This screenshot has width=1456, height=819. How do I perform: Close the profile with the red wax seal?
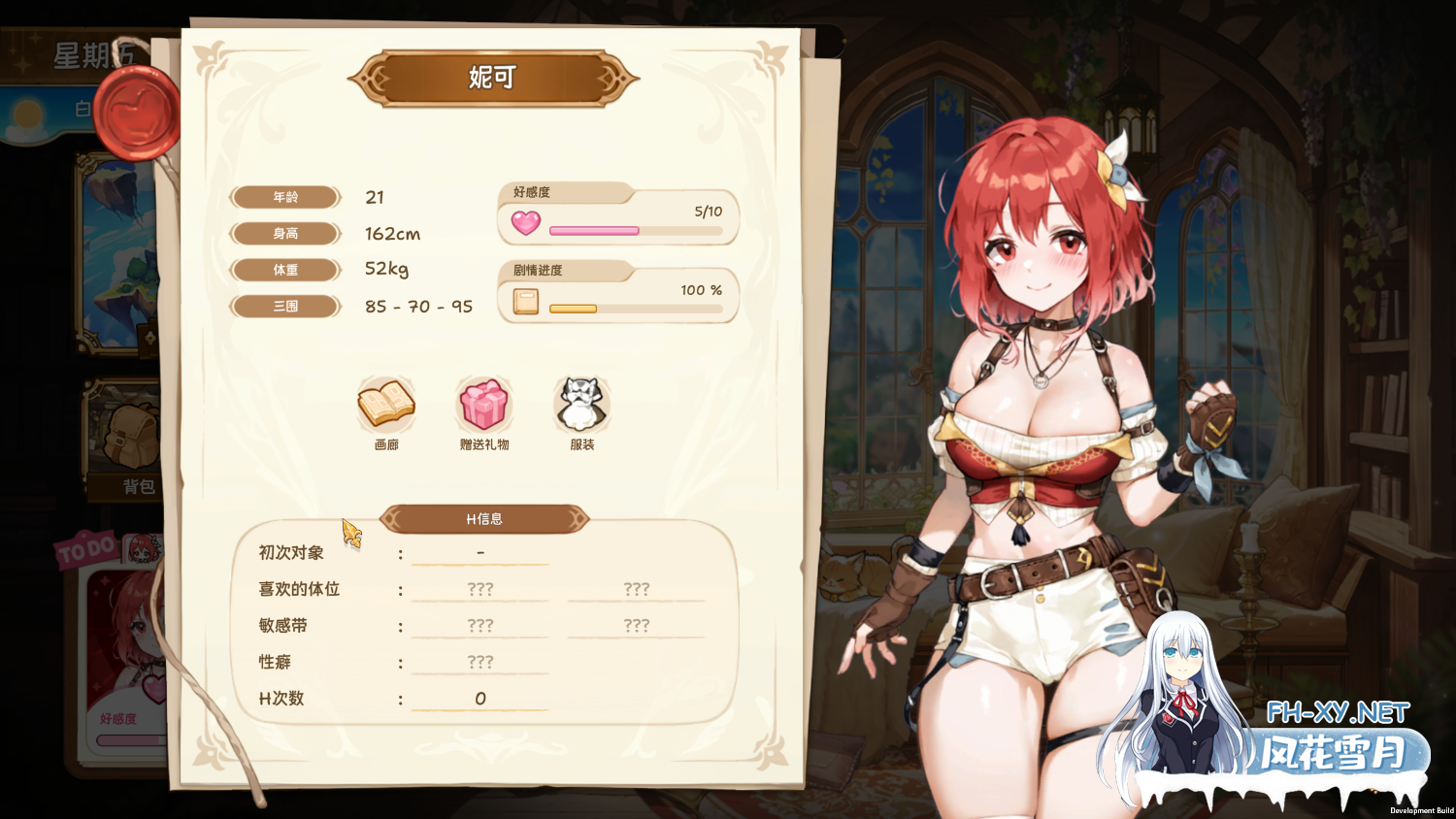coord(142,113)
